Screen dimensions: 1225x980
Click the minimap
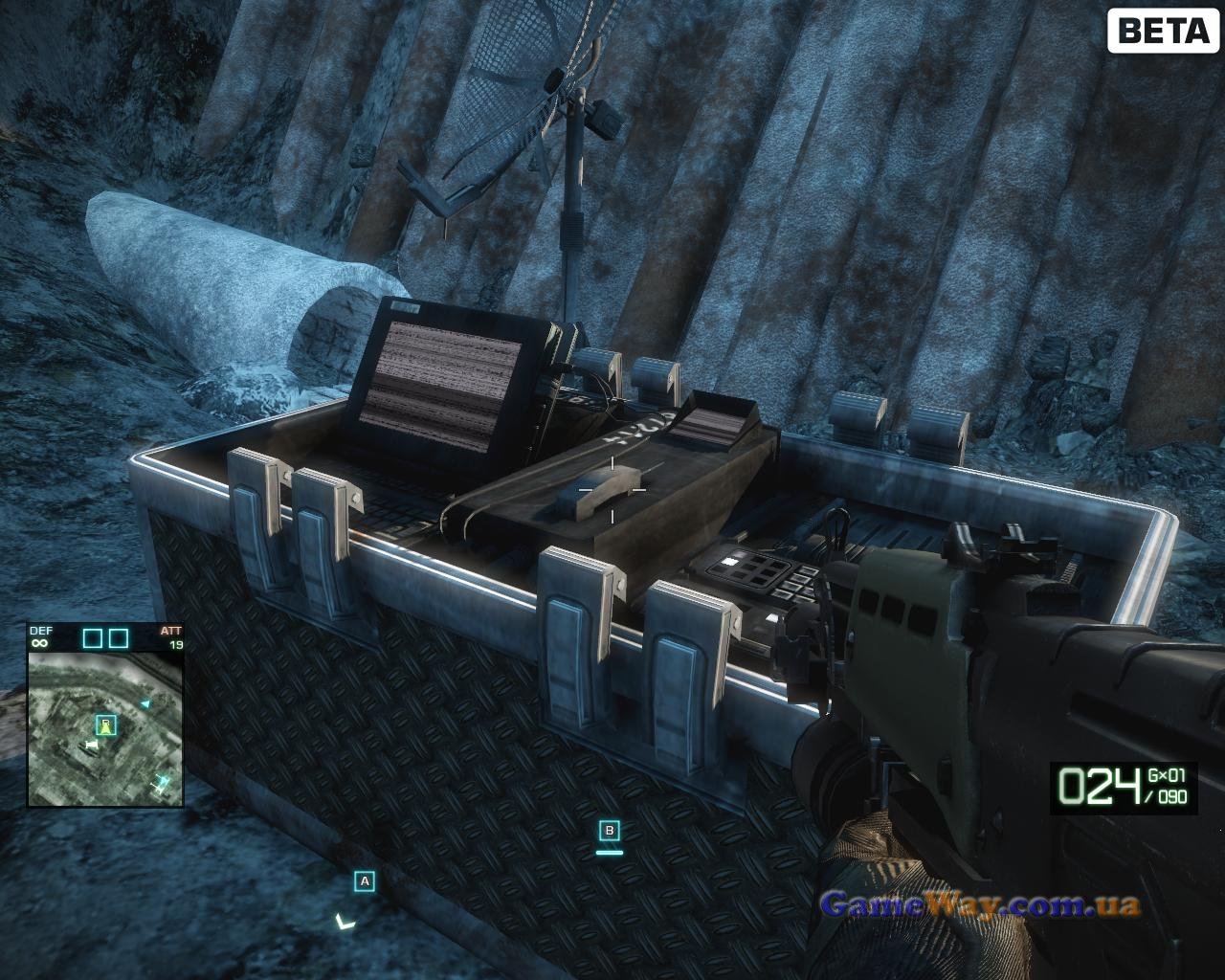point(105,727)
